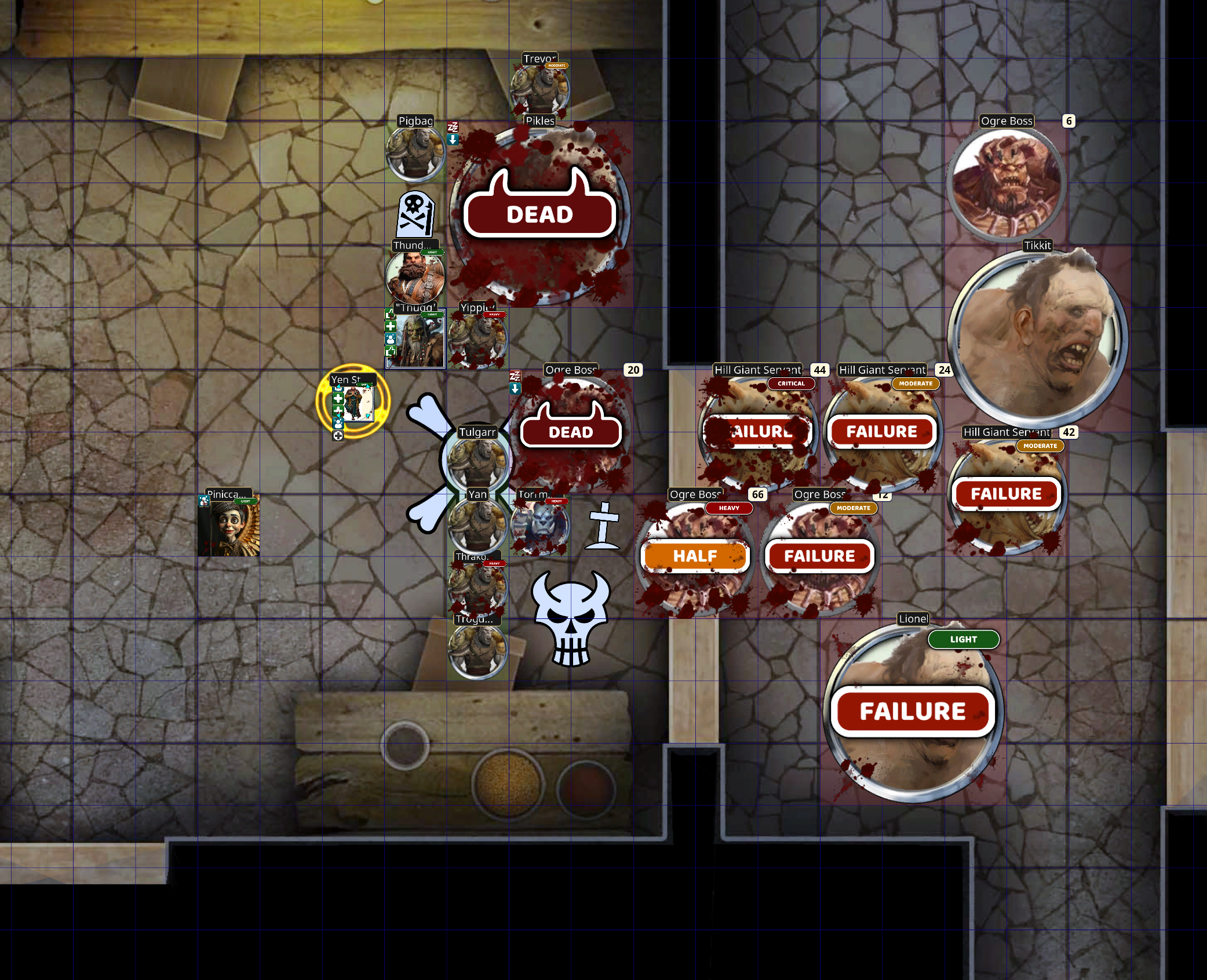1207x980 pixels.
Task: Target the Tikkit giant token
Action: coord(1038,339)
